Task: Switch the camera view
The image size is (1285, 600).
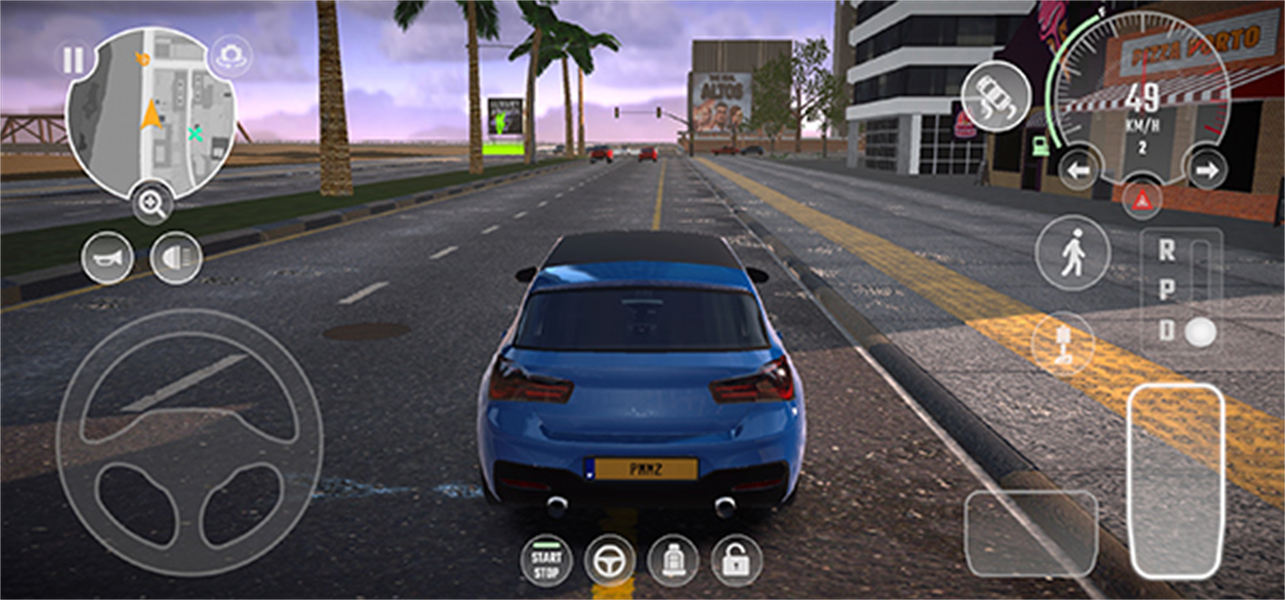Action: click(233, 55)
